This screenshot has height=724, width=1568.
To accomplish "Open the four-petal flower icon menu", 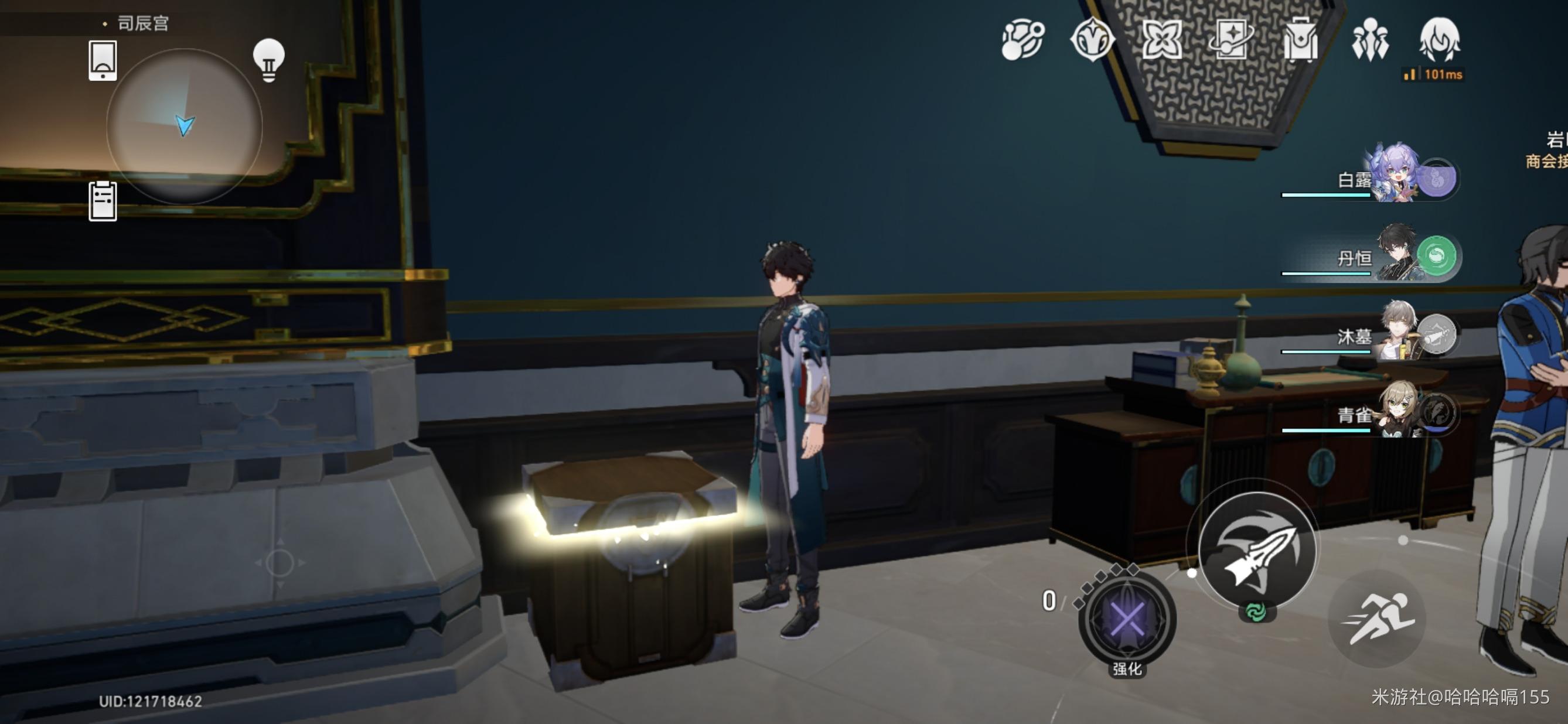I will click(x=1161, y=40).
